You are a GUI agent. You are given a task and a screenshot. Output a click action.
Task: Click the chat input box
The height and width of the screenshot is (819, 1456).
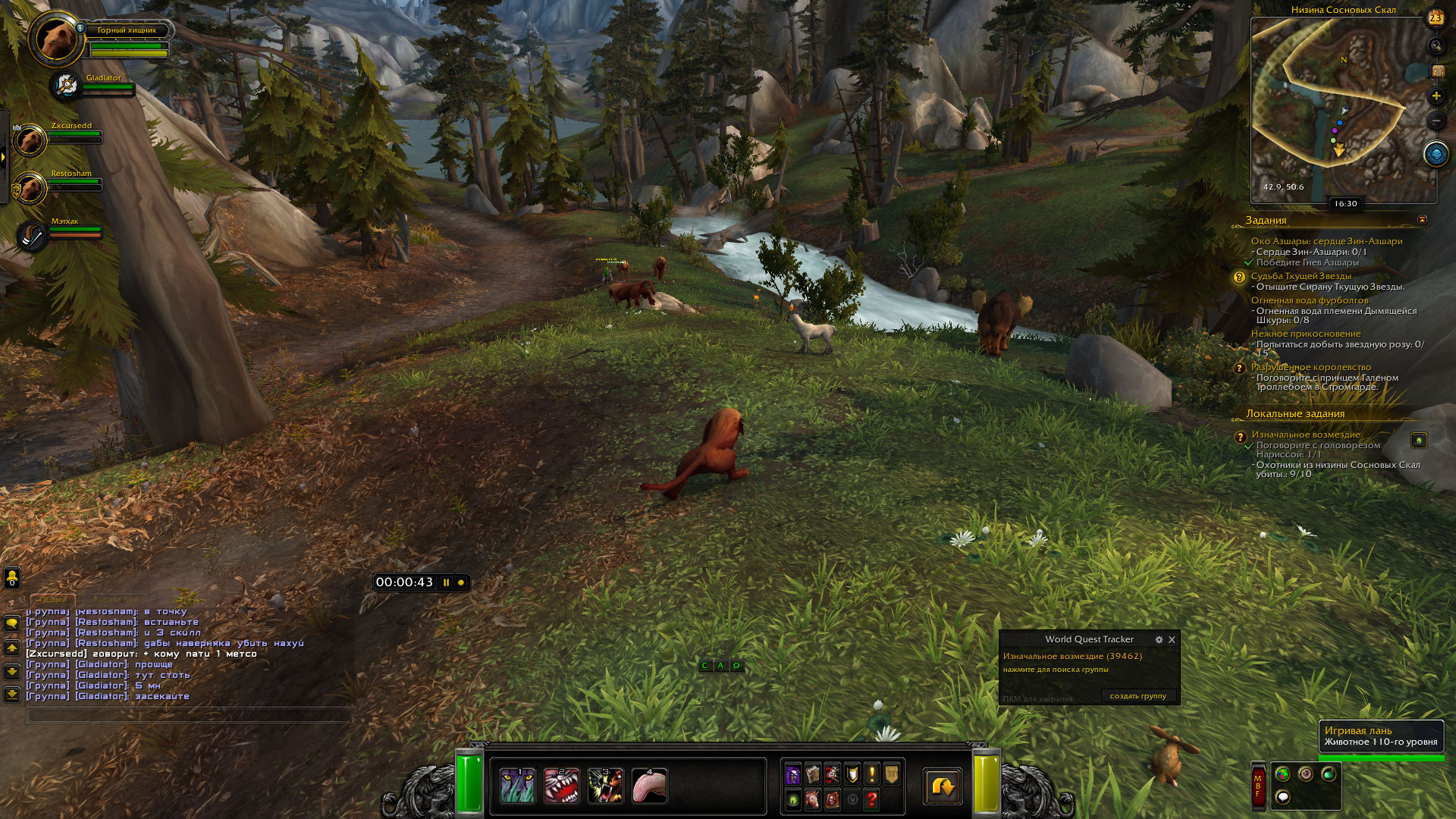[190, 714]
